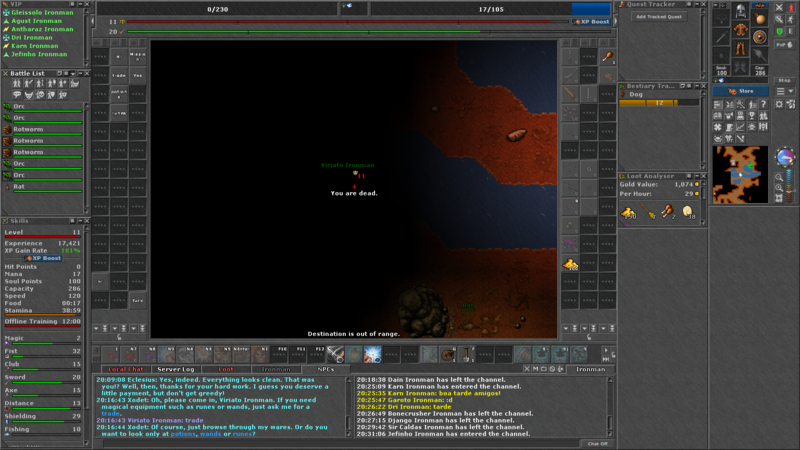This screenshot has width=800, height=450.
Task: Click the Stop button
Action: 784,80
